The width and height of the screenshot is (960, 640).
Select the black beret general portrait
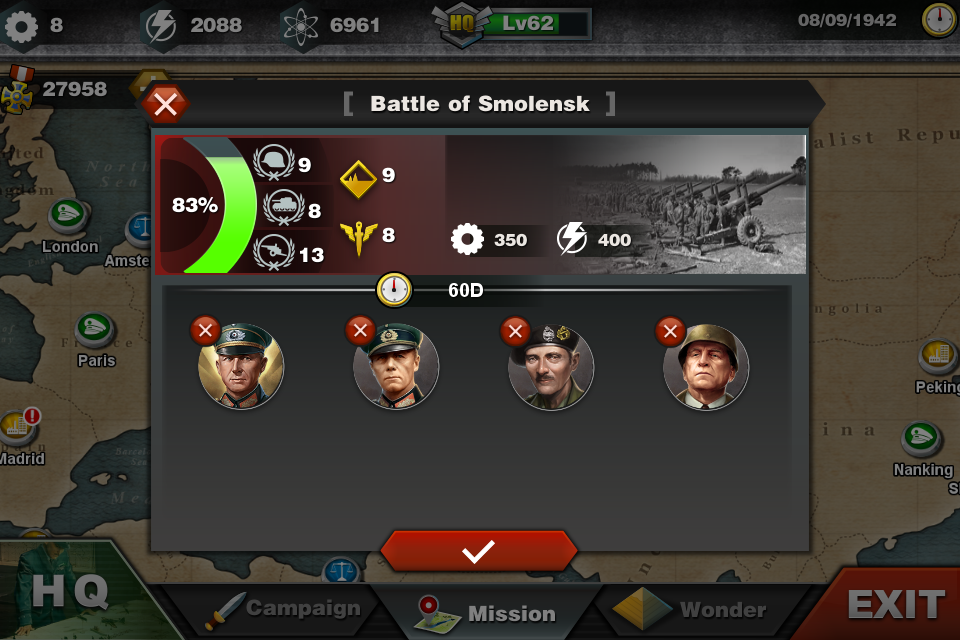coord(551,368)
